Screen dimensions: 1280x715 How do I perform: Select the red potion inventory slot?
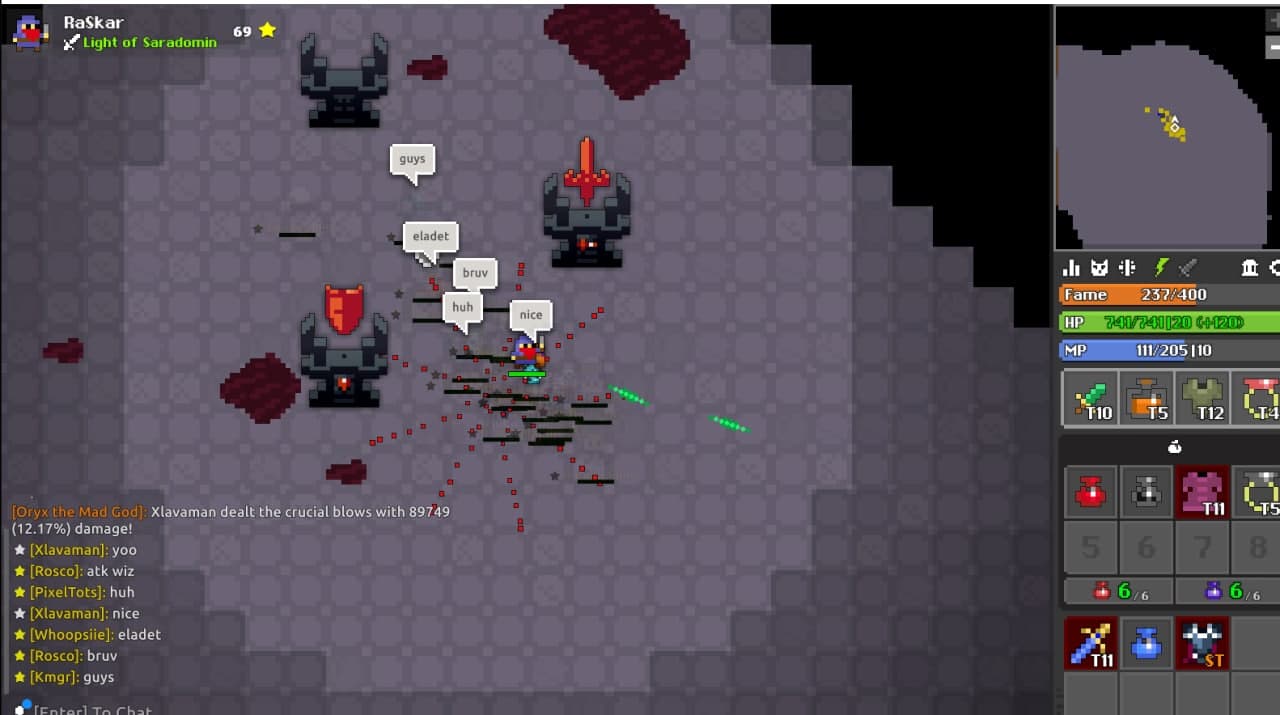pos(1089,491)
